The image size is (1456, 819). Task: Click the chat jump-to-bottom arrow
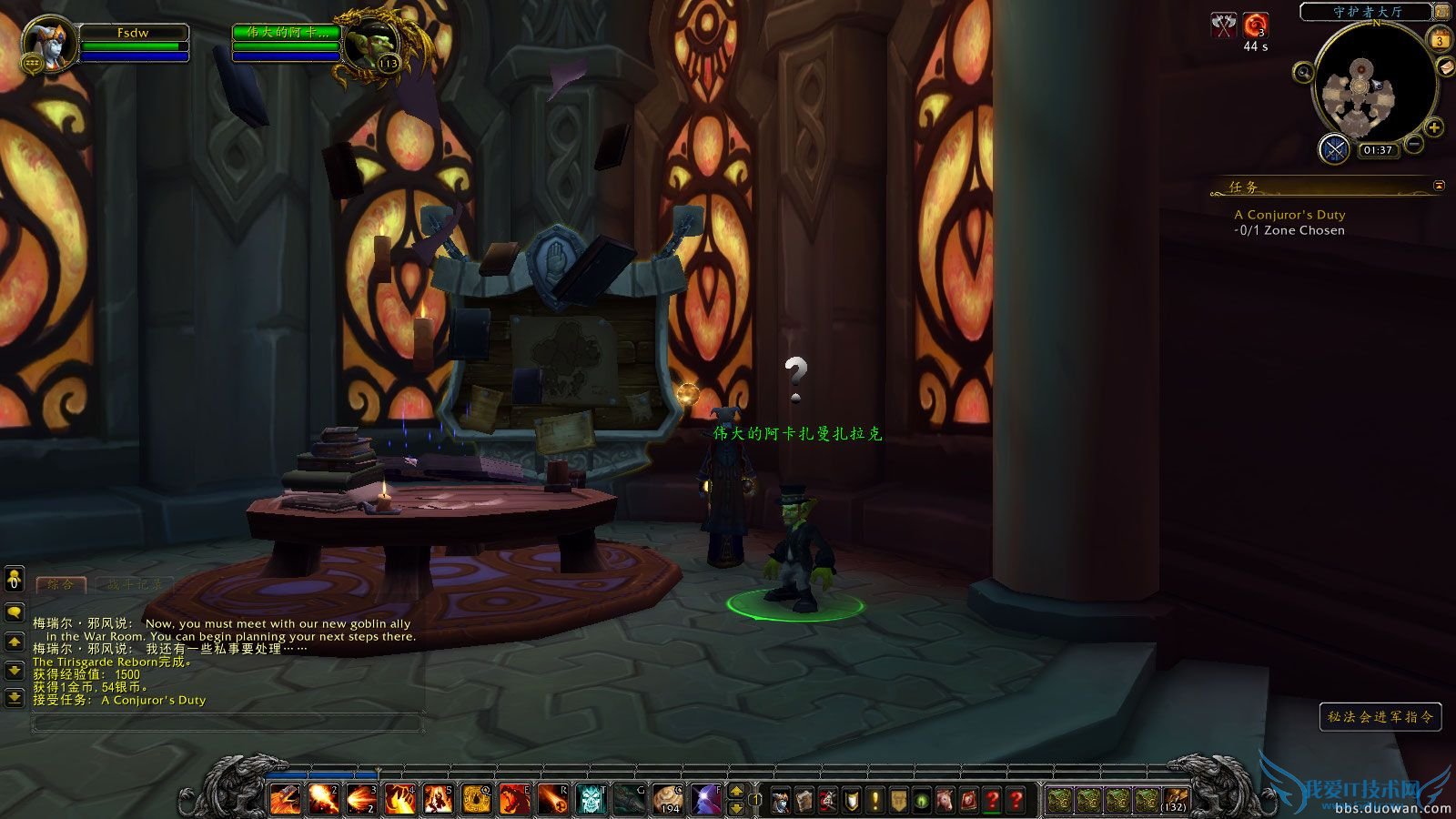click(14, 697)
